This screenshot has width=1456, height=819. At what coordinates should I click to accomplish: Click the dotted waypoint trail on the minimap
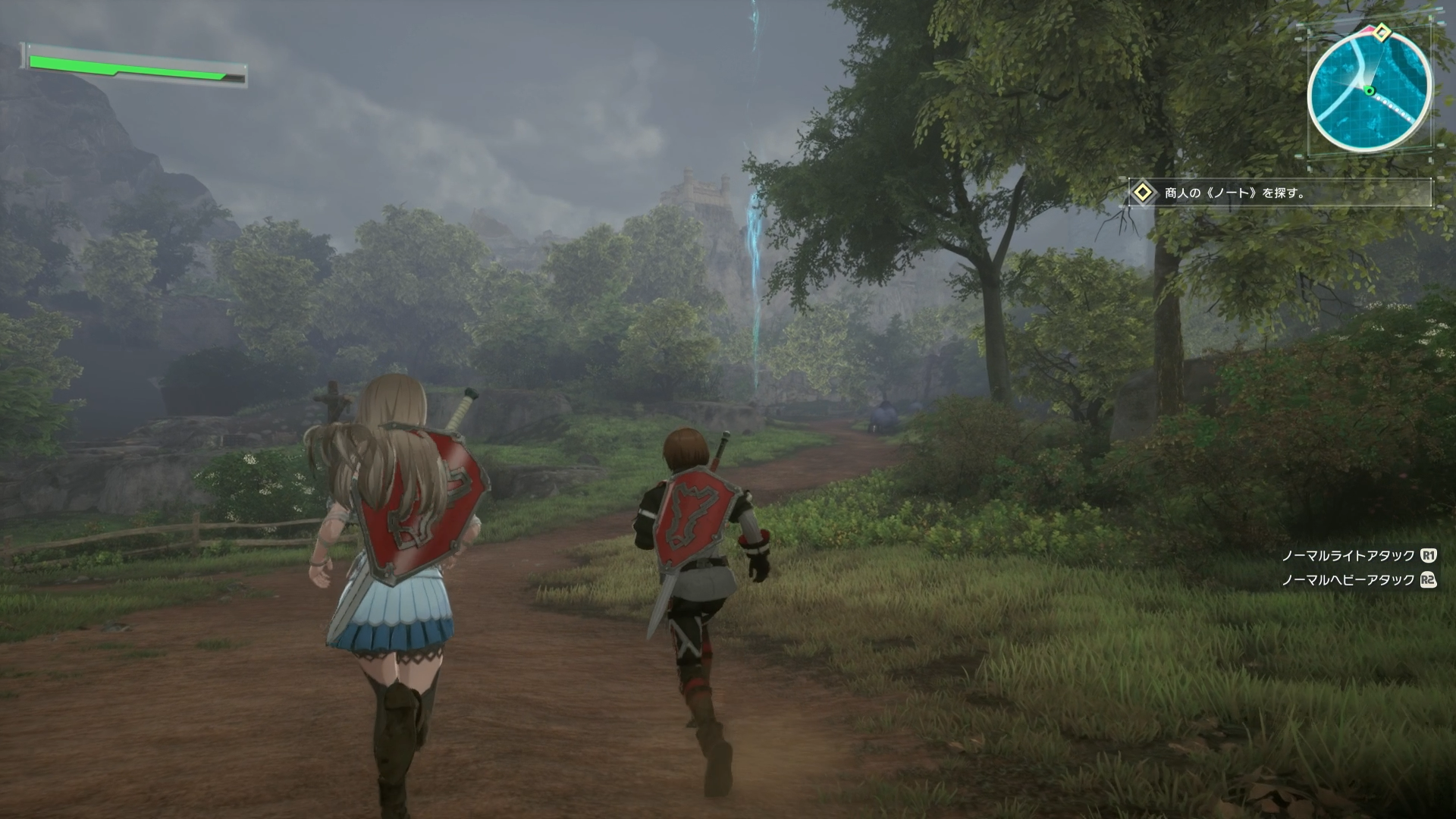tap(1394, 108)
